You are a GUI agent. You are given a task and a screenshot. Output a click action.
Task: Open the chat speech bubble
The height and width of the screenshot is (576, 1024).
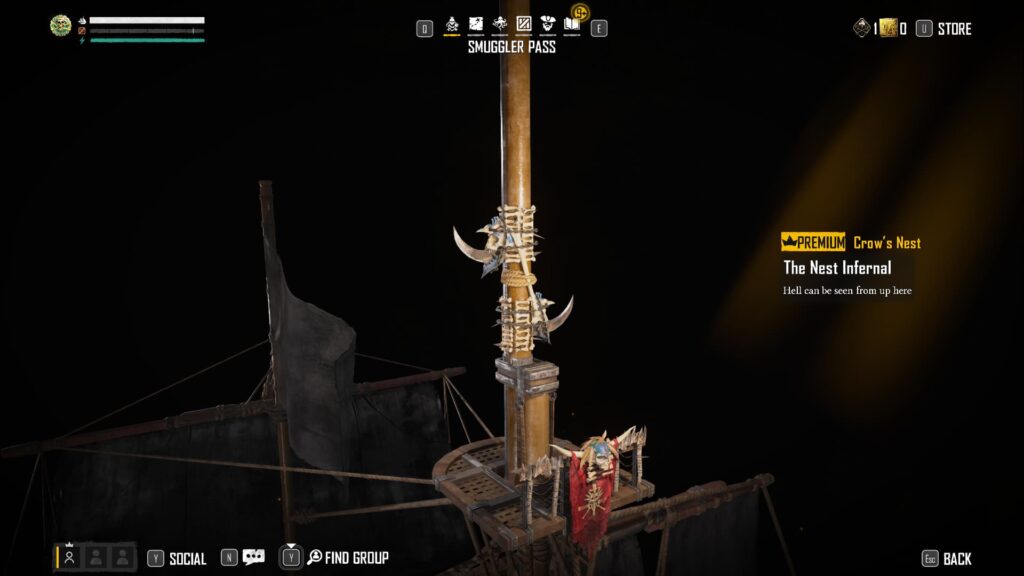tap(253, 557)
